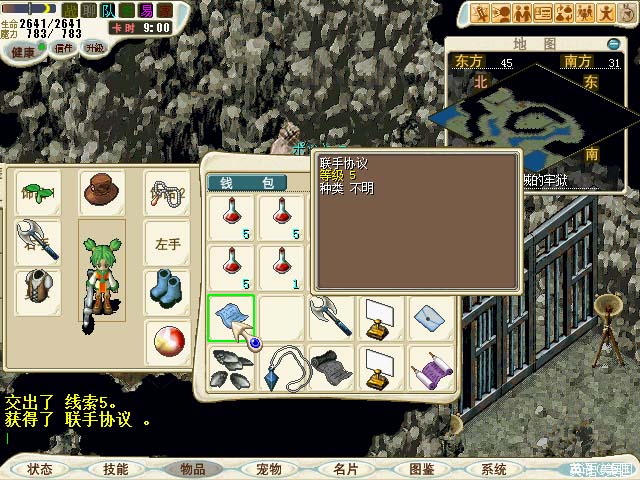
Task: Select the 物品 items tab
Action: click(192, 468)
